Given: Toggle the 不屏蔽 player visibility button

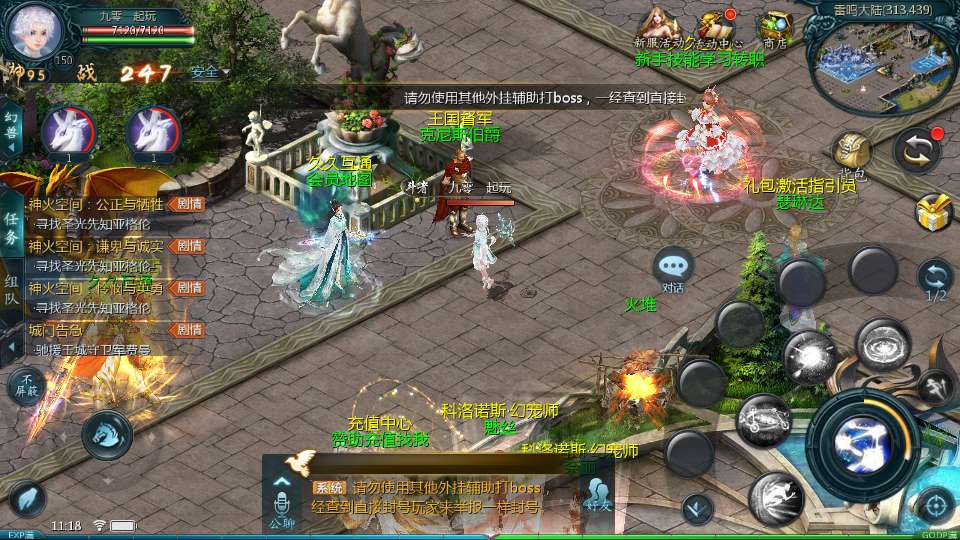Looking at the screenshot, I should [x=26, y=385].
